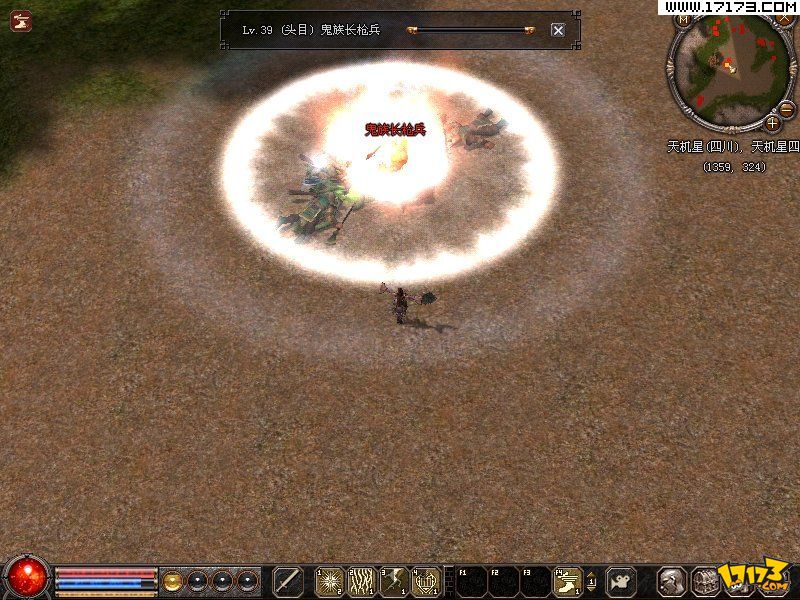Switch hotbar page with the arrow stepper
The height and width of the screenshot is (600, 800).
[x=592, y=581]
